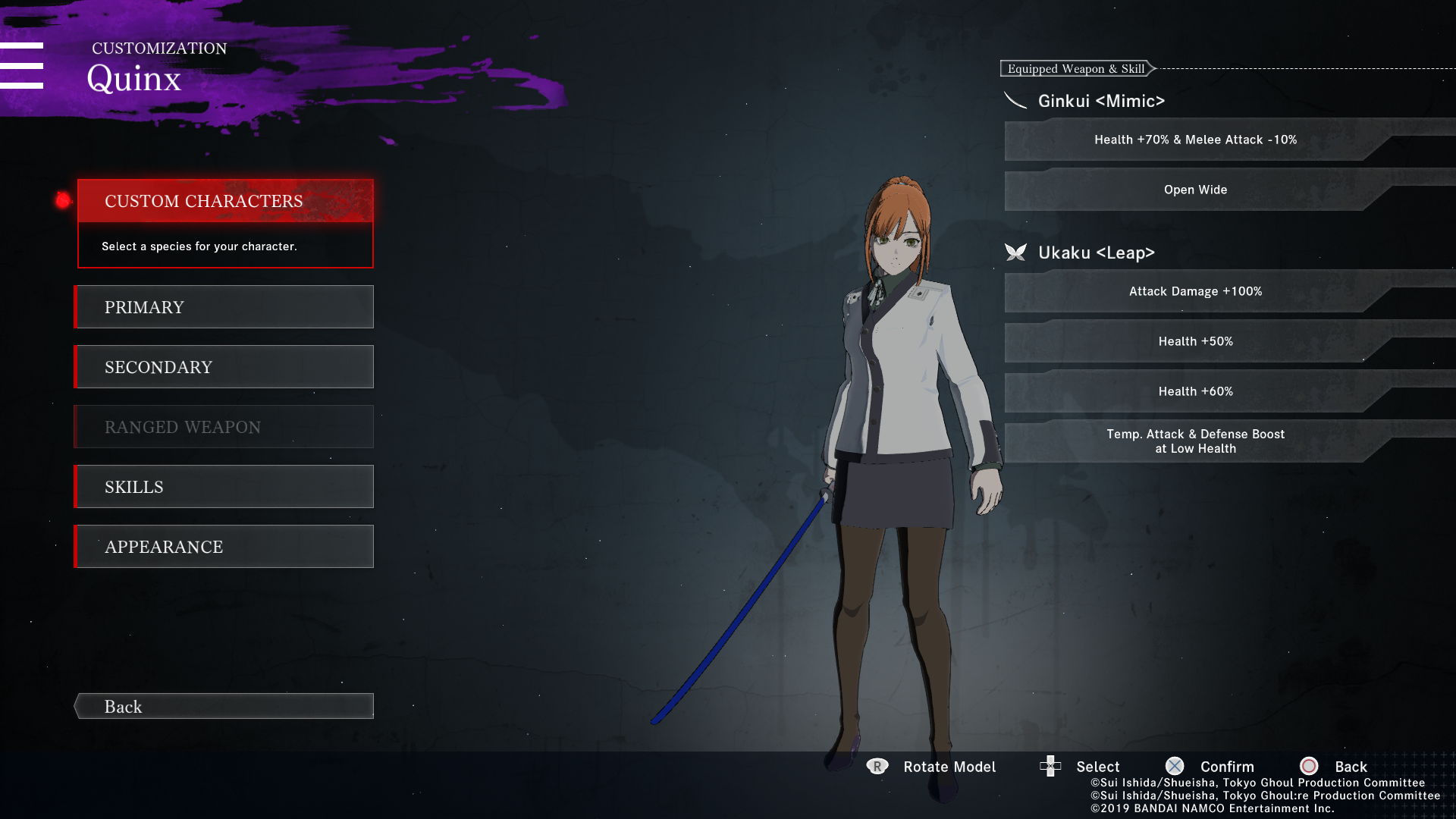Open the Ranged Weapon entry
This screenshot has height=819, width=1456.
click(x=225, y=427)
